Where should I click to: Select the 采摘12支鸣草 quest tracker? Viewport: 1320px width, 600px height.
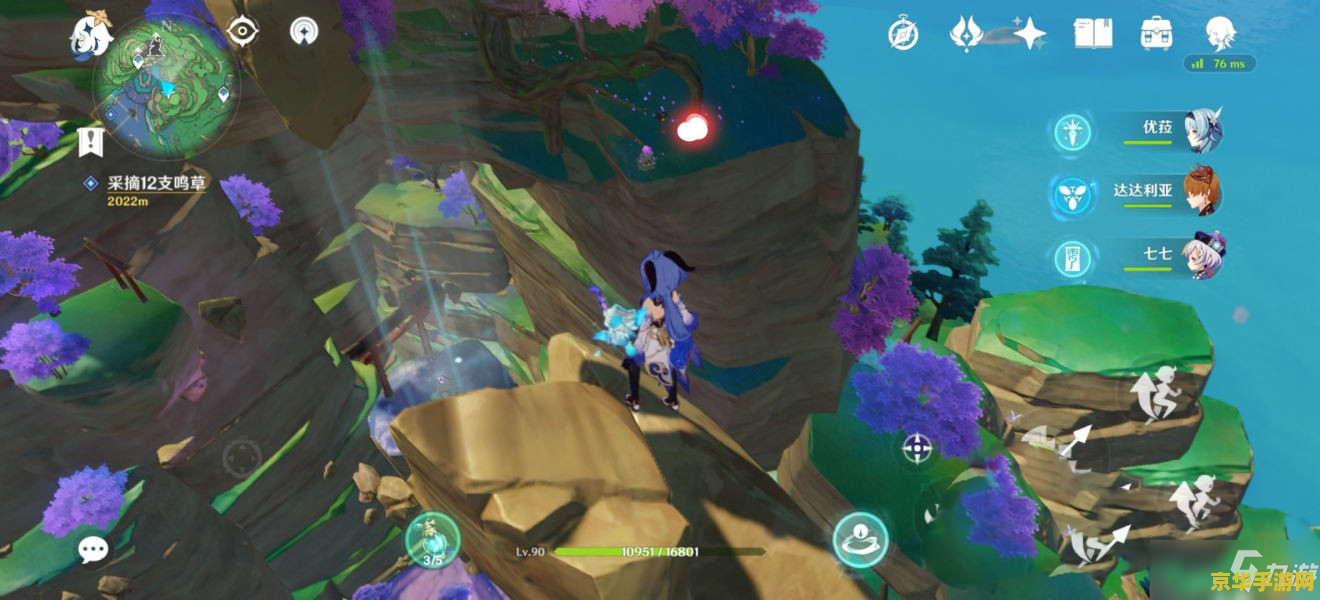click(155, 184)
